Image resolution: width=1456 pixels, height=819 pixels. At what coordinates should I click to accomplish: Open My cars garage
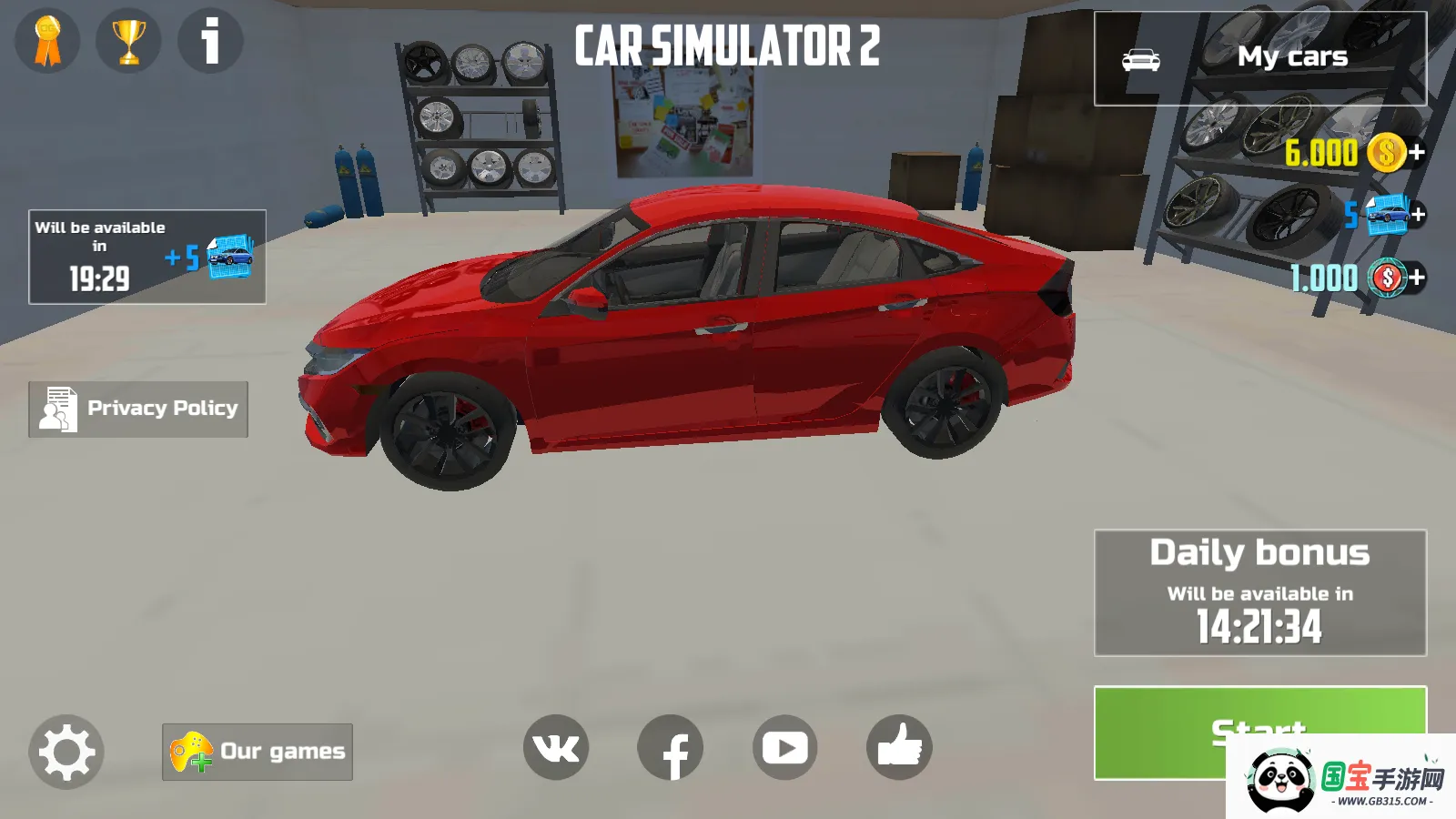coord(1294,56)
